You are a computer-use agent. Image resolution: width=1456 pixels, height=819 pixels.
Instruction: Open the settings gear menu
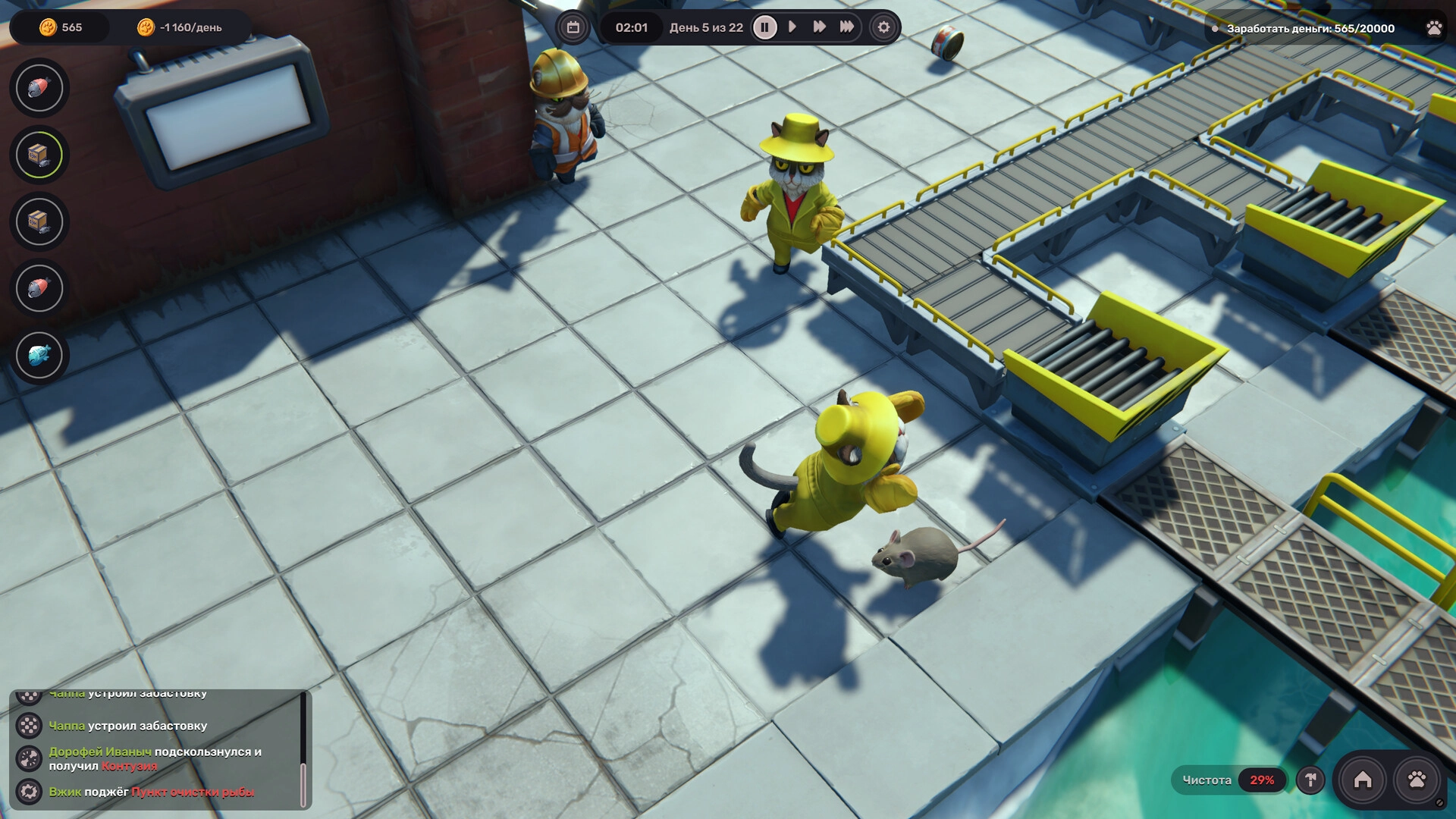tap(883, 27)
